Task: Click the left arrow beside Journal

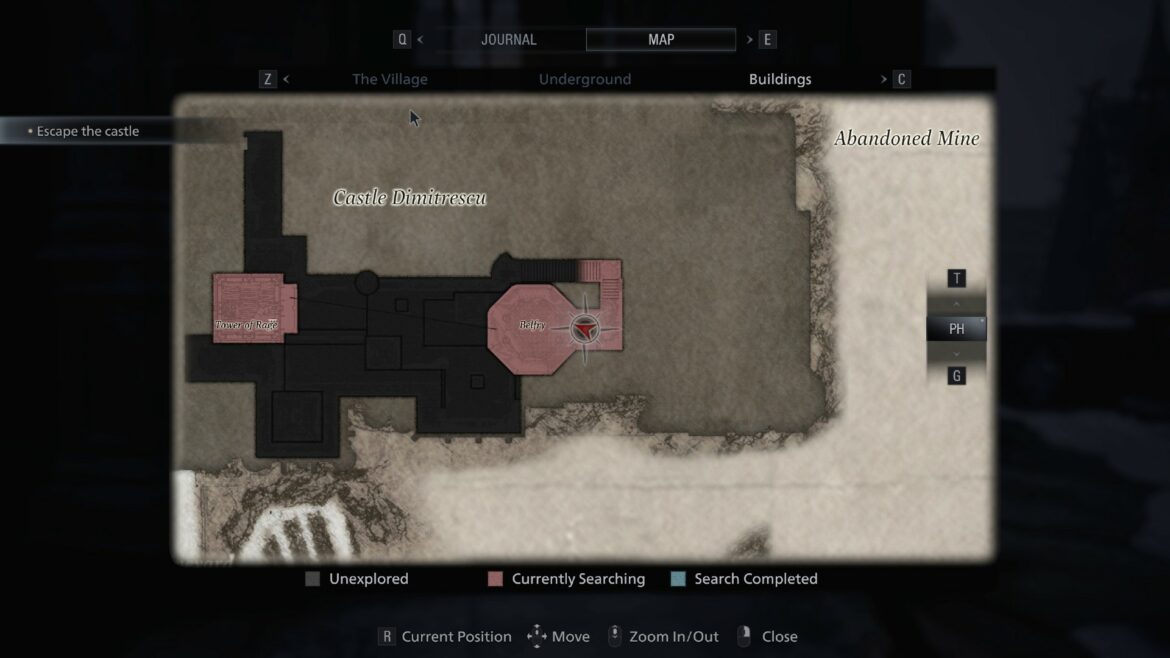Action: pyautogui.click(x=420, y=40)
